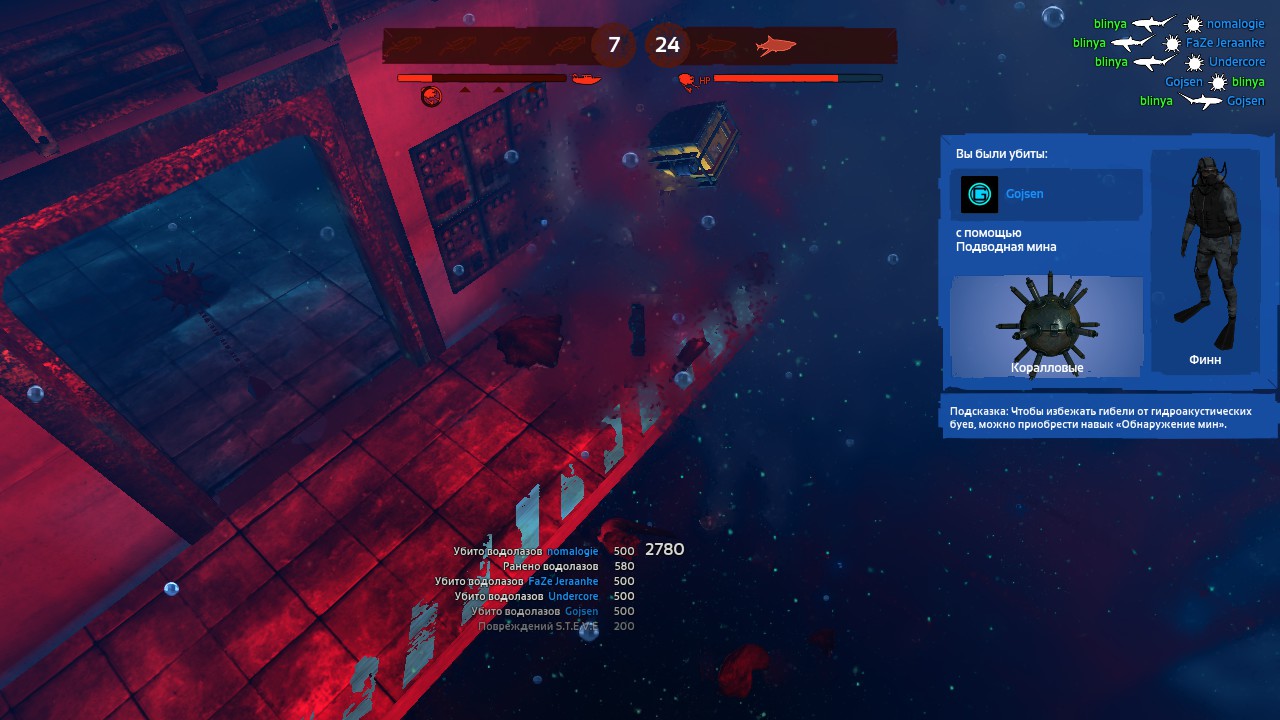This screenshot has width=1280, height=720.
Task: Expand the left triangular marker under the progress bar
Action: point(465,89)
